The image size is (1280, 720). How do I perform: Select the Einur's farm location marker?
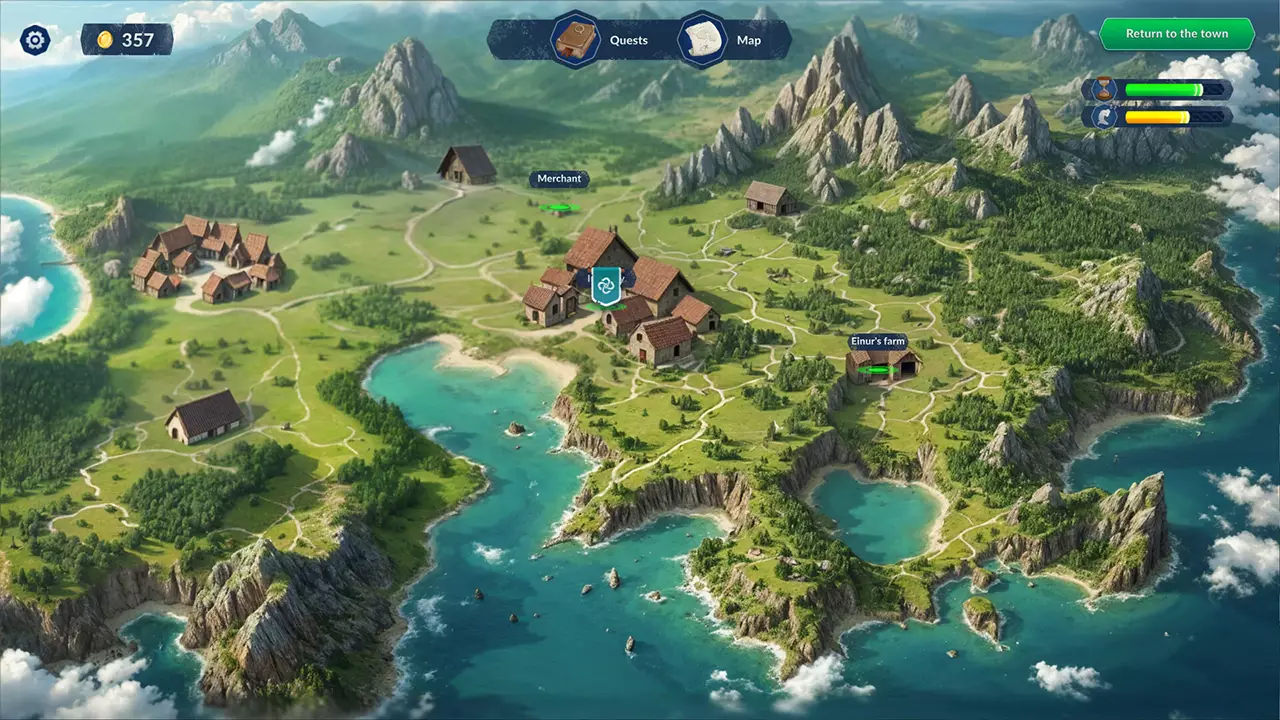coord(877,341)
